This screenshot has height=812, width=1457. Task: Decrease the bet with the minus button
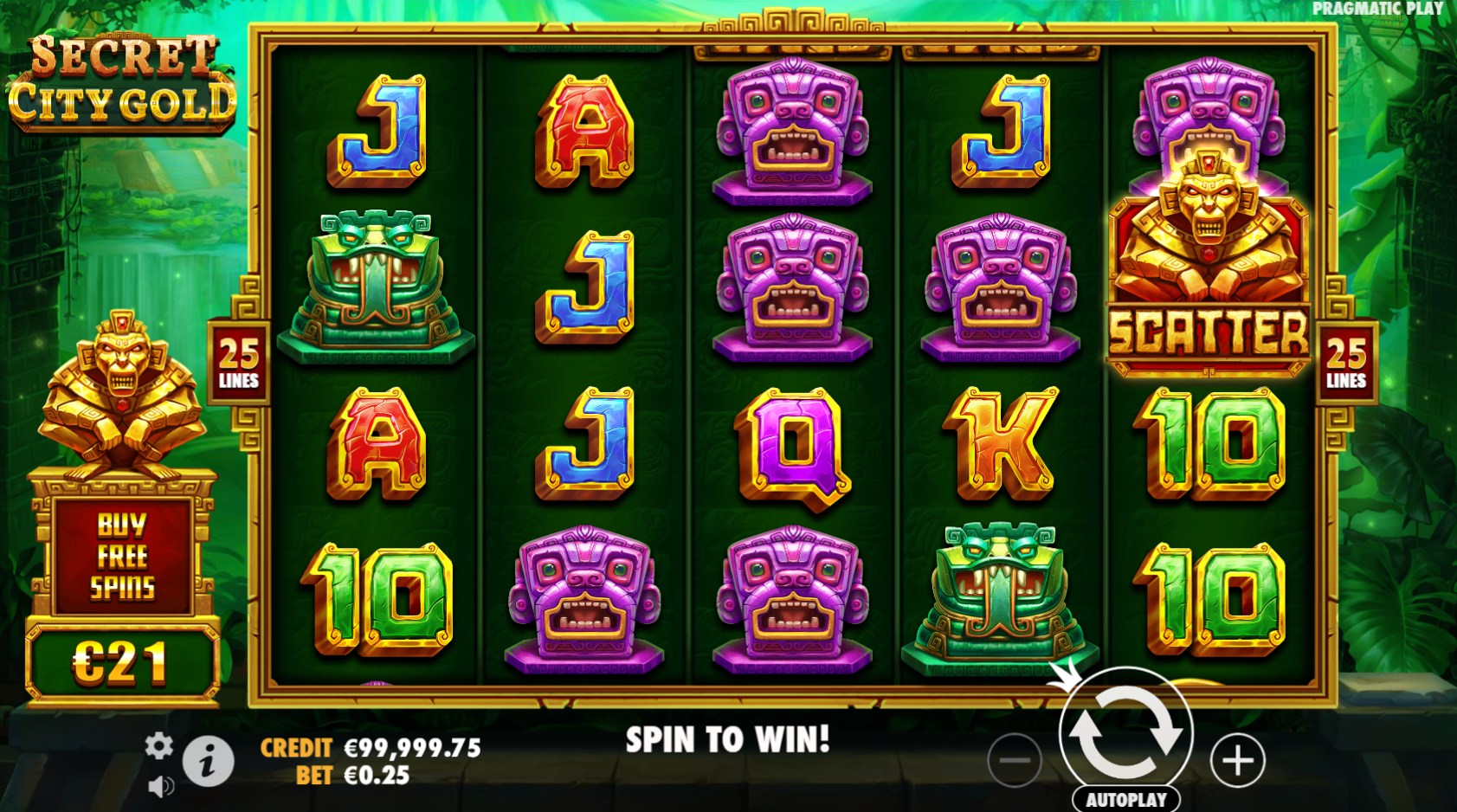click(1014, 761)
